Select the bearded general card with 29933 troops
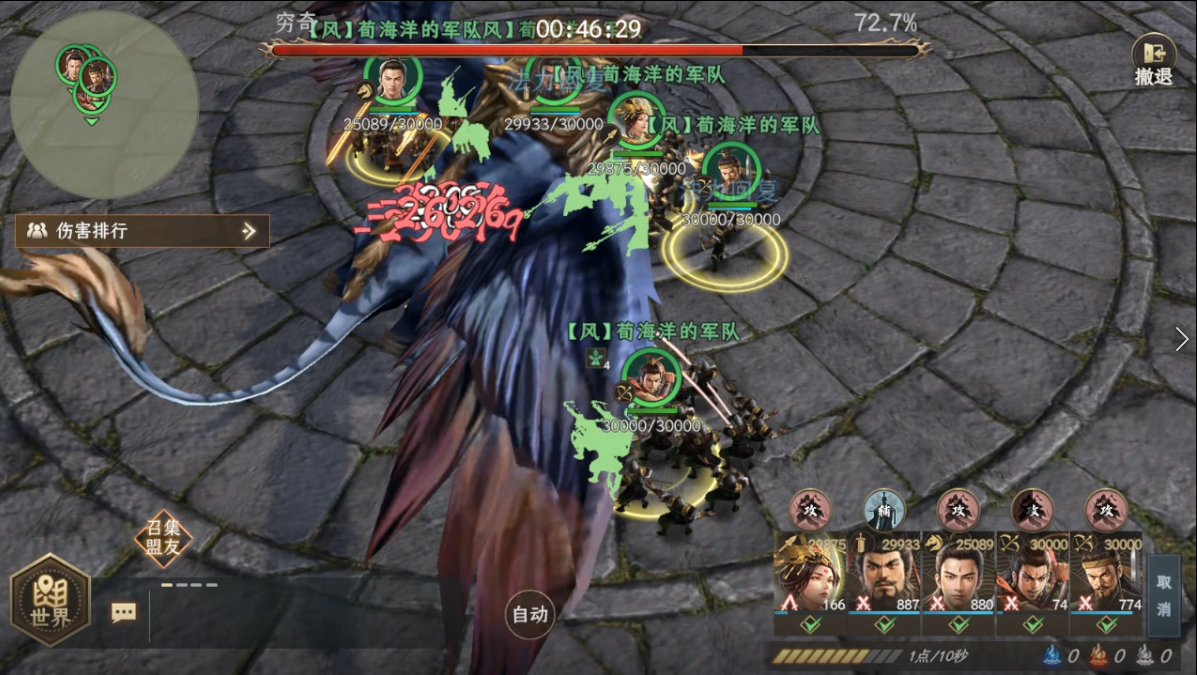This screenshot has width=1197, height=675. pos(885,580)
